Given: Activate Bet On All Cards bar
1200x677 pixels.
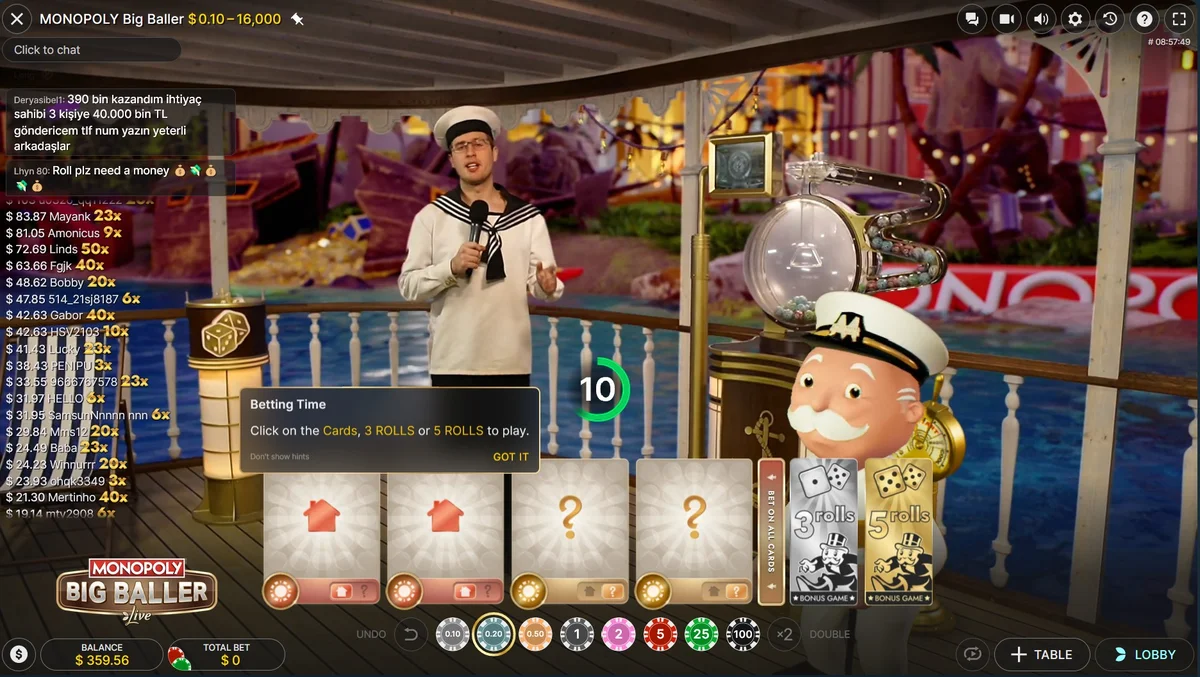Looking at the screenshot, I should click(x=771, y=532).
